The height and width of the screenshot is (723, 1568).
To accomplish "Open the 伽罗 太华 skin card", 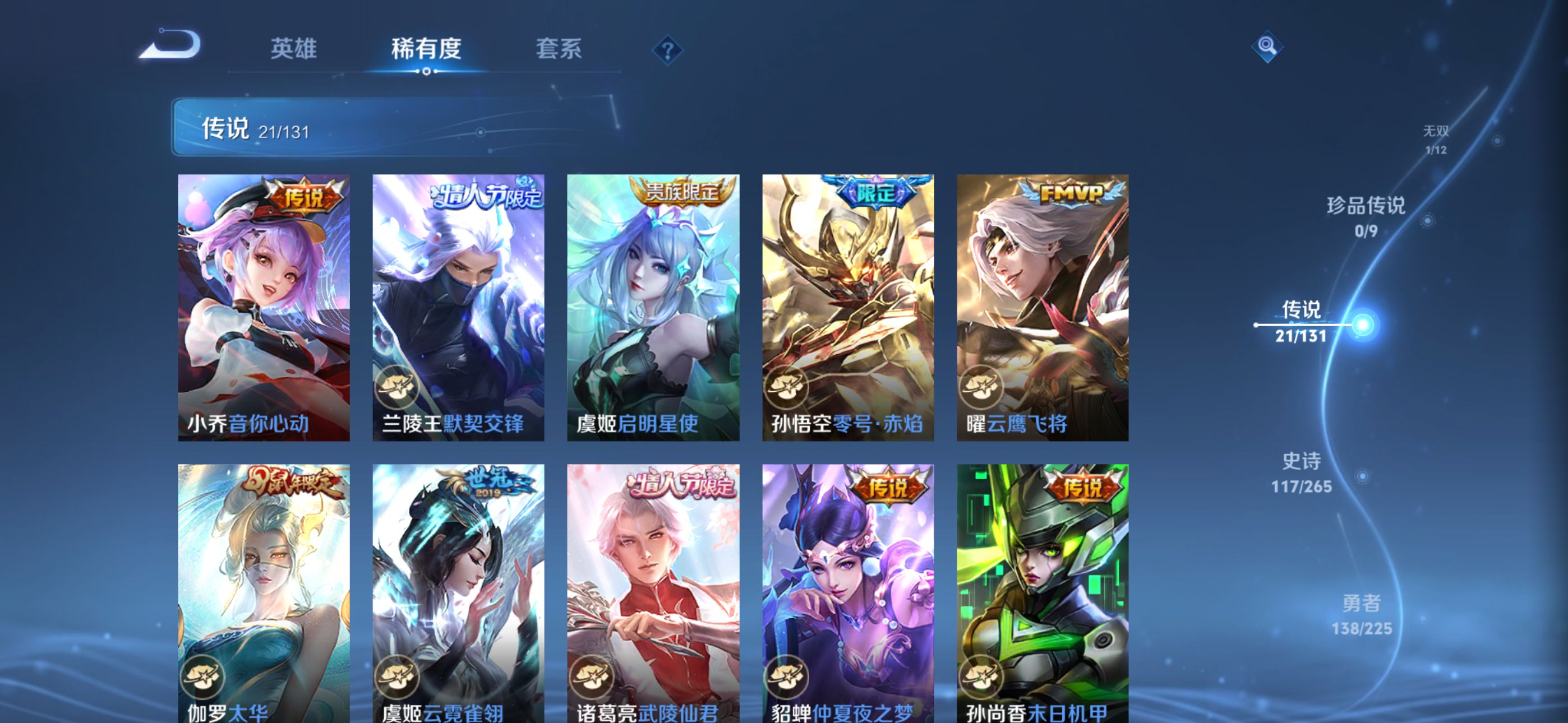I will 264,594.
